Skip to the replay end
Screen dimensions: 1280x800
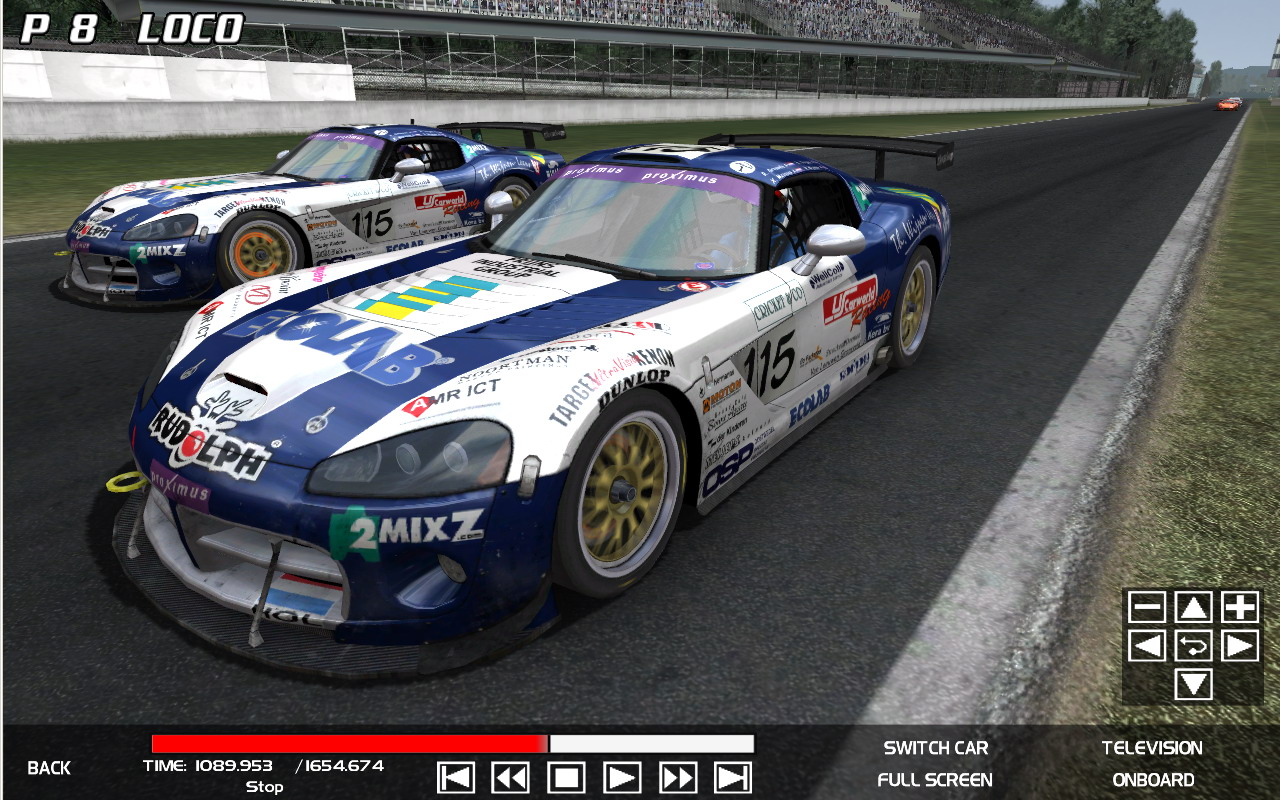733,777
